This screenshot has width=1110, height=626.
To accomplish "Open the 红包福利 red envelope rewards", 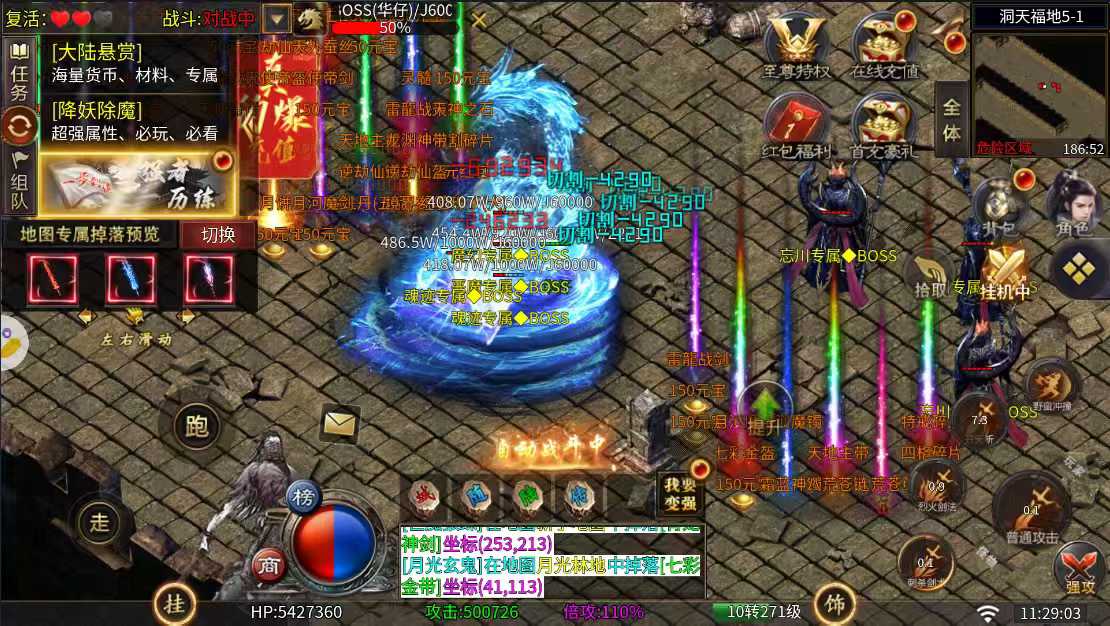I will point(796,126).
